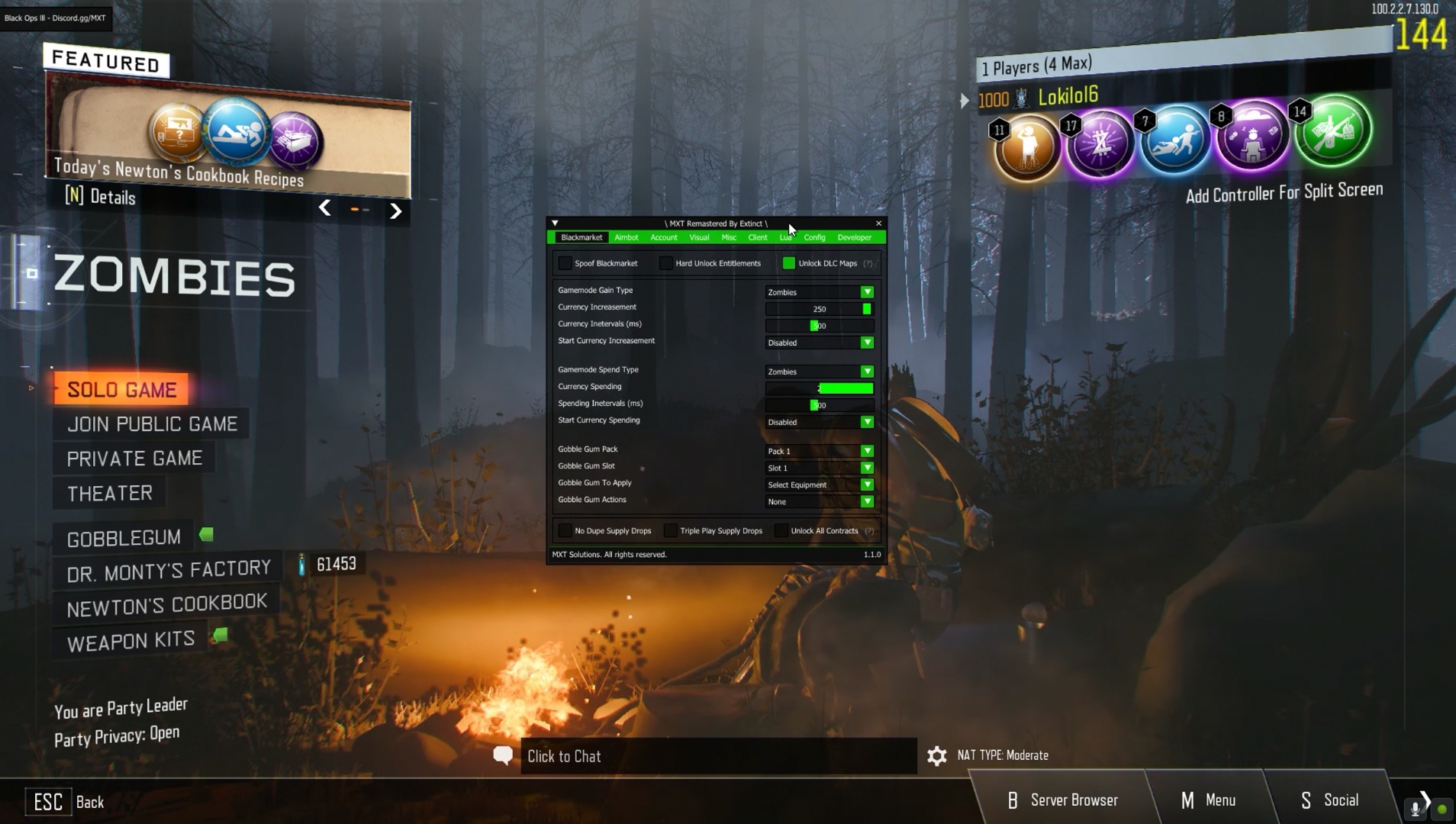Switch to the Account tab
The height and width of the screenshot is (824, 1456).
point(663,237)
